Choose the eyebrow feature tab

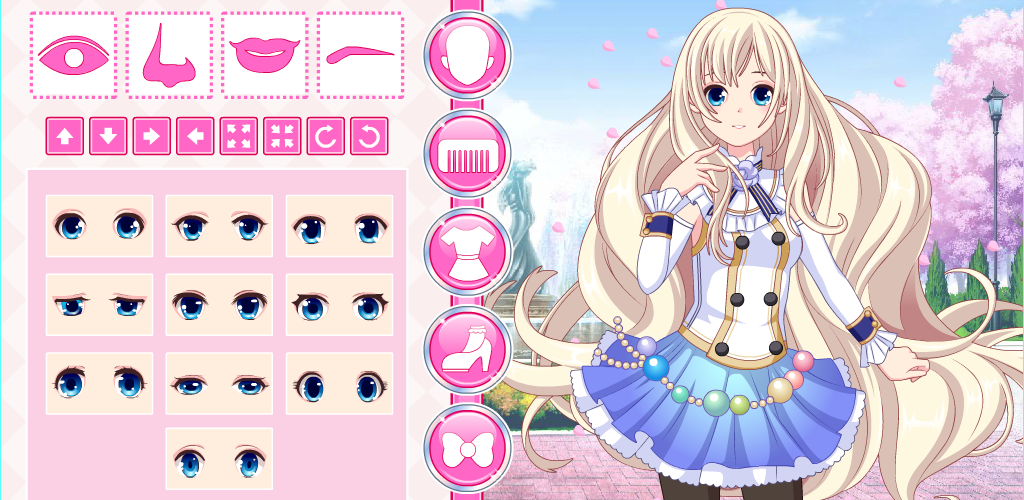[360, 55]
